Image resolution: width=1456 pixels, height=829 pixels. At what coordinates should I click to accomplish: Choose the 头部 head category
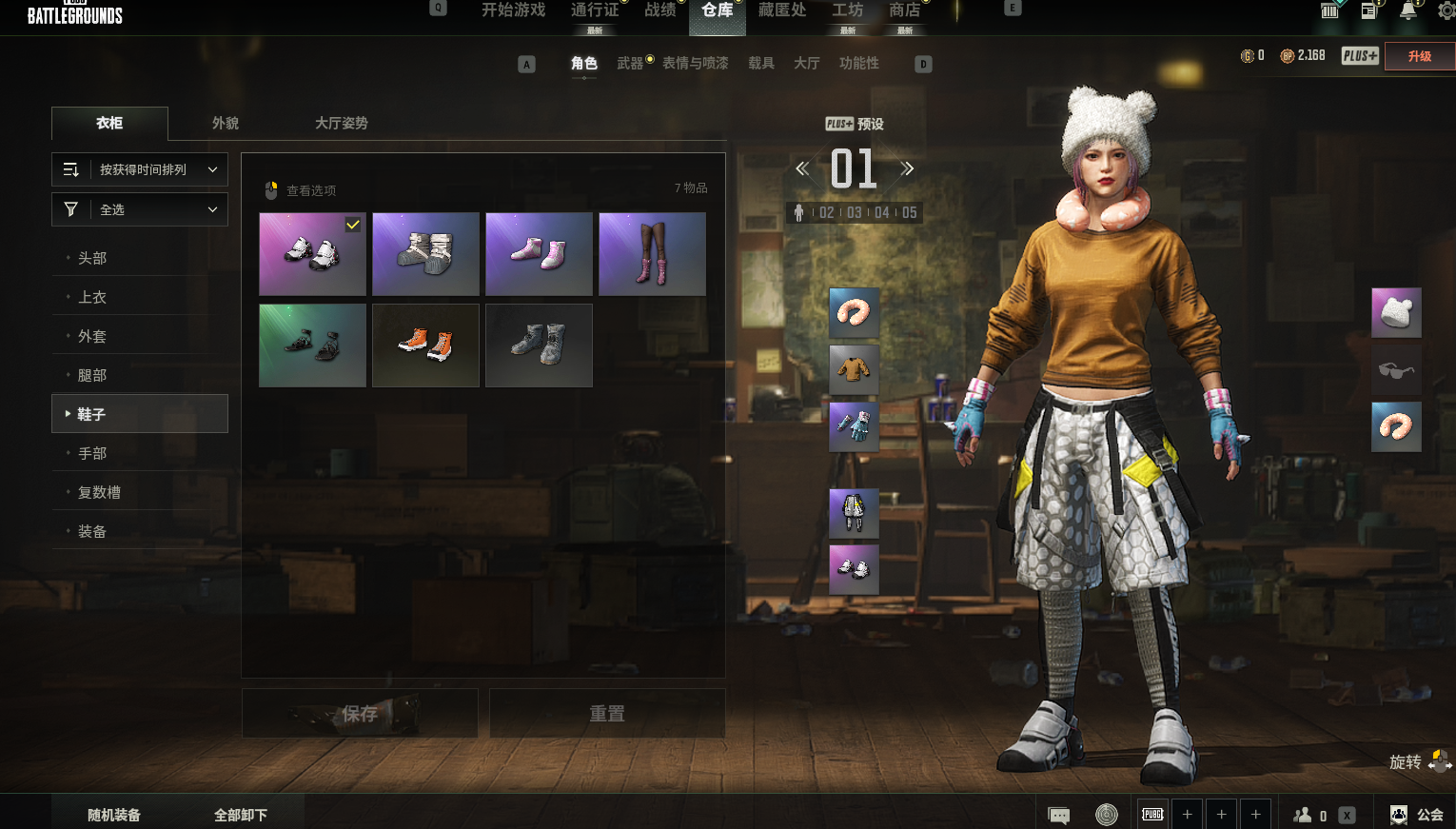(x=92, y=258)
